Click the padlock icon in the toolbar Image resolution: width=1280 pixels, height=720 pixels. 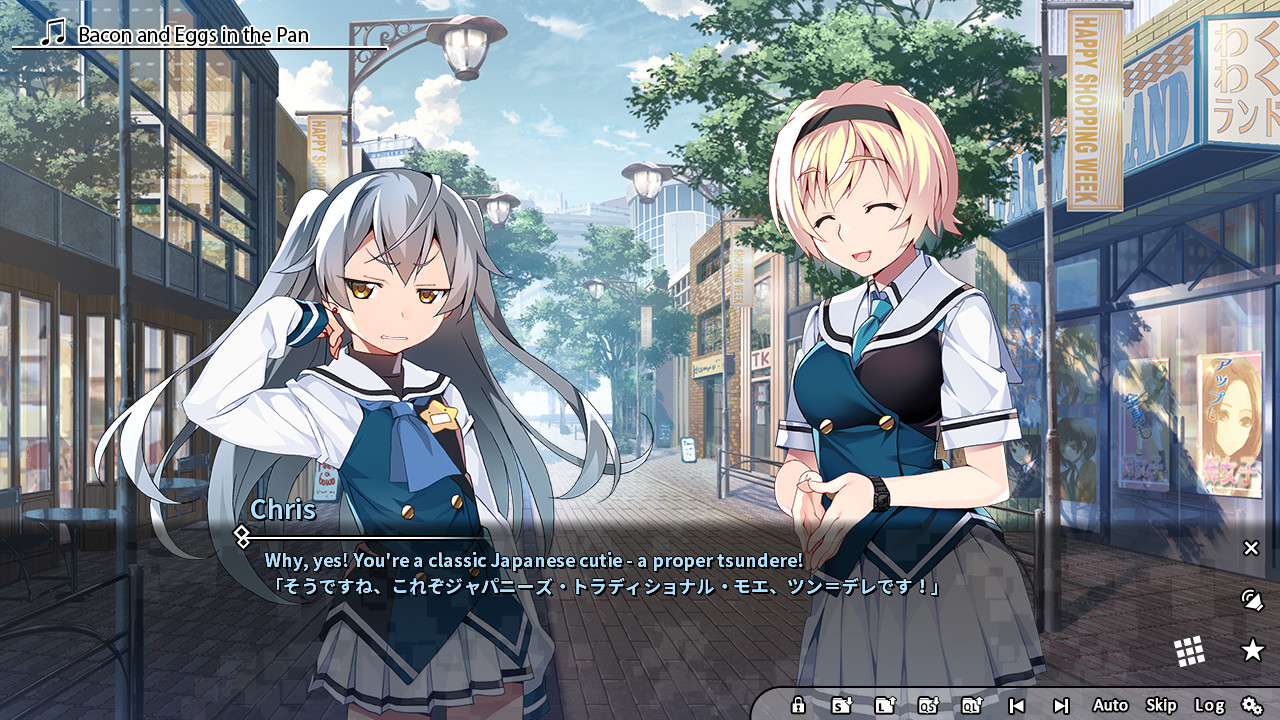[x=799, y=706]
